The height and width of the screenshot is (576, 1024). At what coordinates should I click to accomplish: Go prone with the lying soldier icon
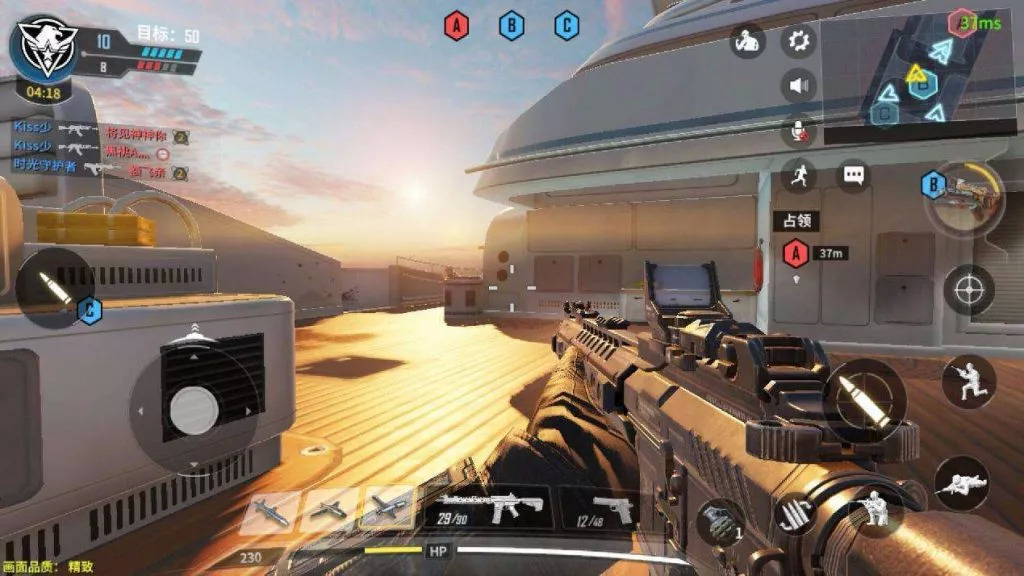coord(961,483)
